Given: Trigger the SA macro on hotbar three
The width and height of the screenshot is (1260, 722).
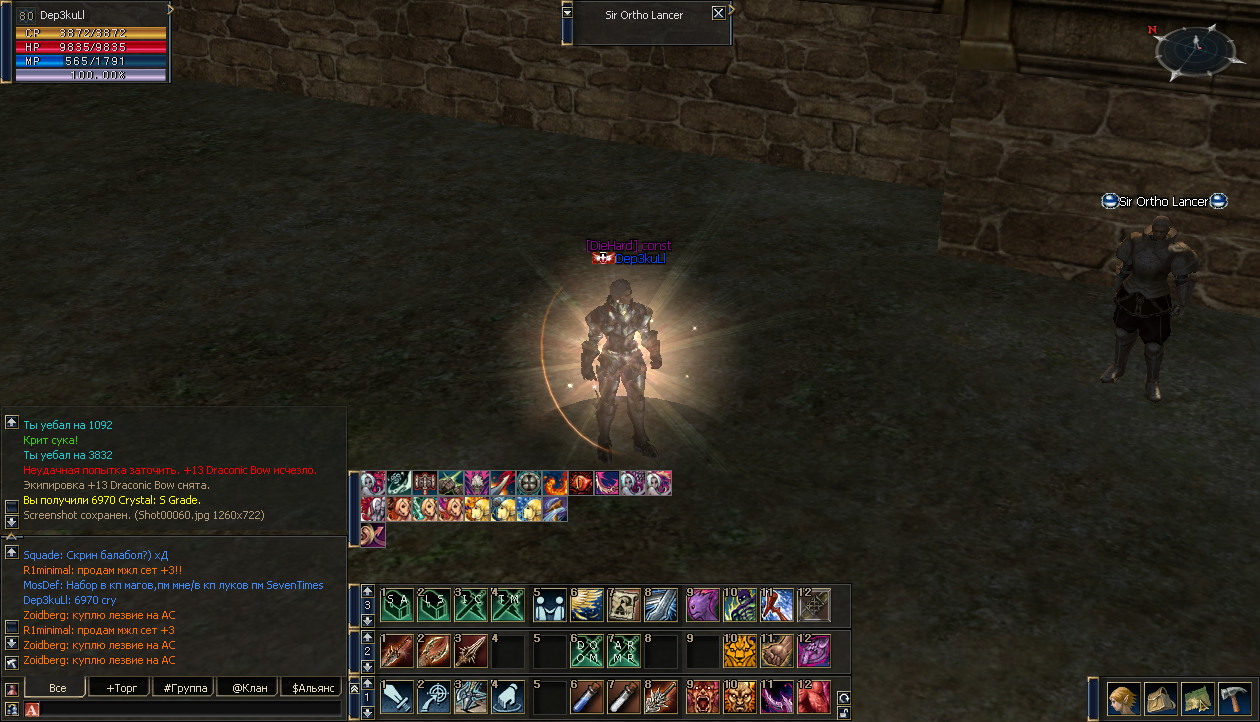Looking at the screenshot, I should point(397,605).
